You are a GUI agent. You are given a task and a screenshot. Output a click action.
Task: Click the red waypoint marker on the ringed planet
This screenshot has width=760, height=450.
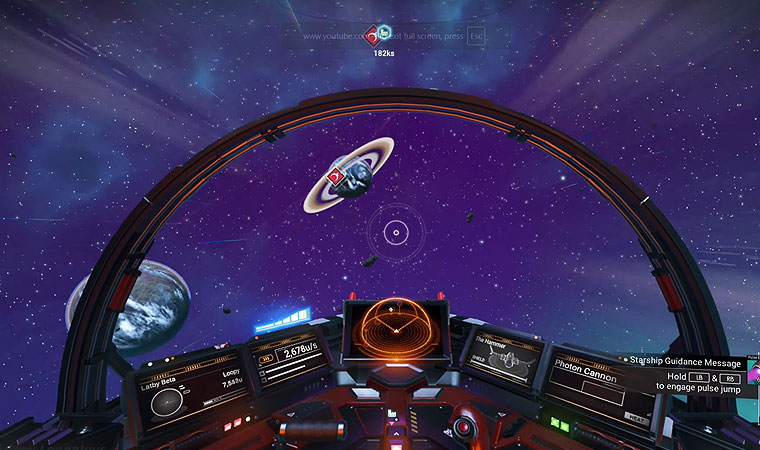[x=338, y=177]
